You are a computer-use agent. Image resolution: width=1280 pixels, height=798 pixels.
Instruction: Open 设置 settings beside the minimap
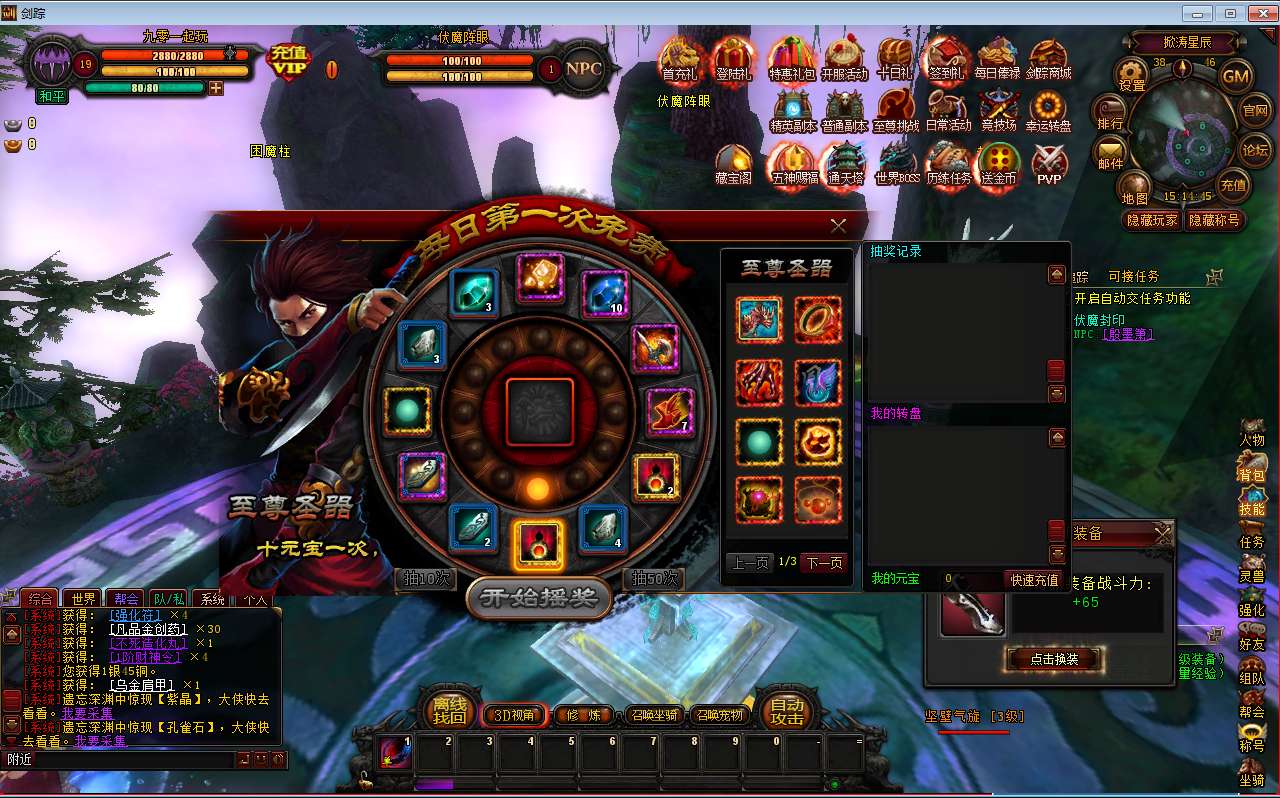click(x=1132, y=74)
